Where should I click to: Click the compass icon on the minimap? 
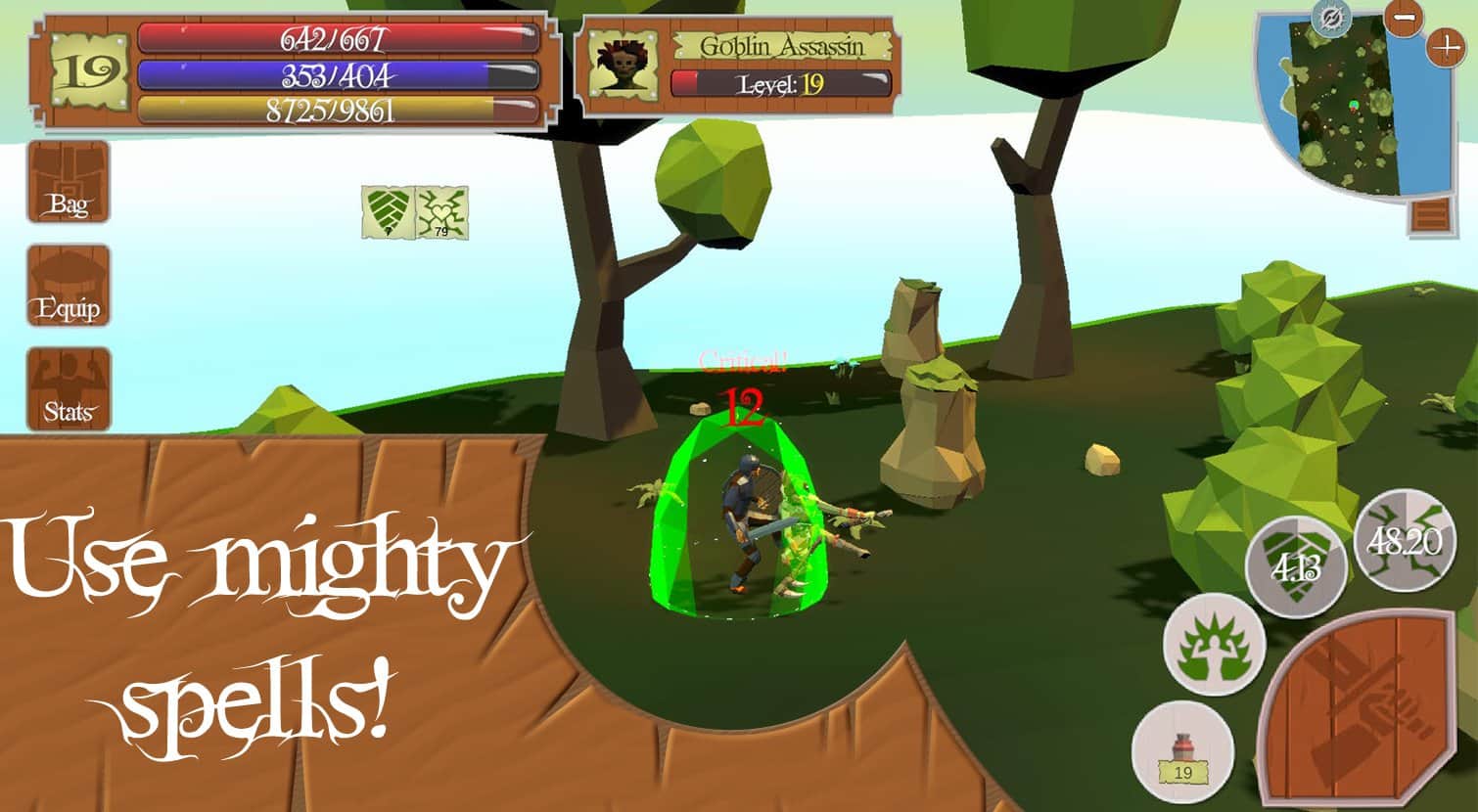pos(1330,18)
